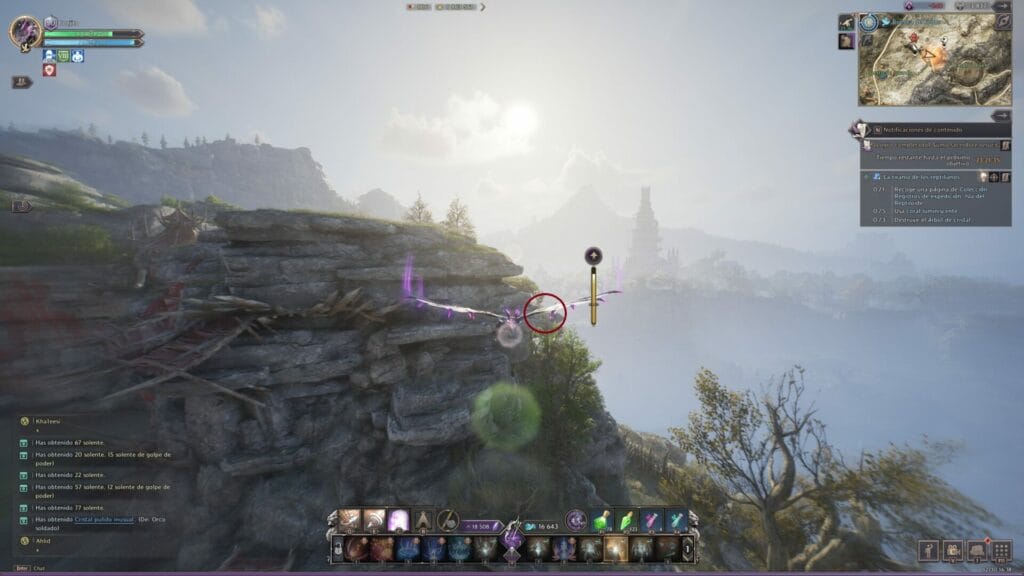Open the Notificaciones de contenido panel
The height and width of the screenshot is (576, 1024).
920,130
